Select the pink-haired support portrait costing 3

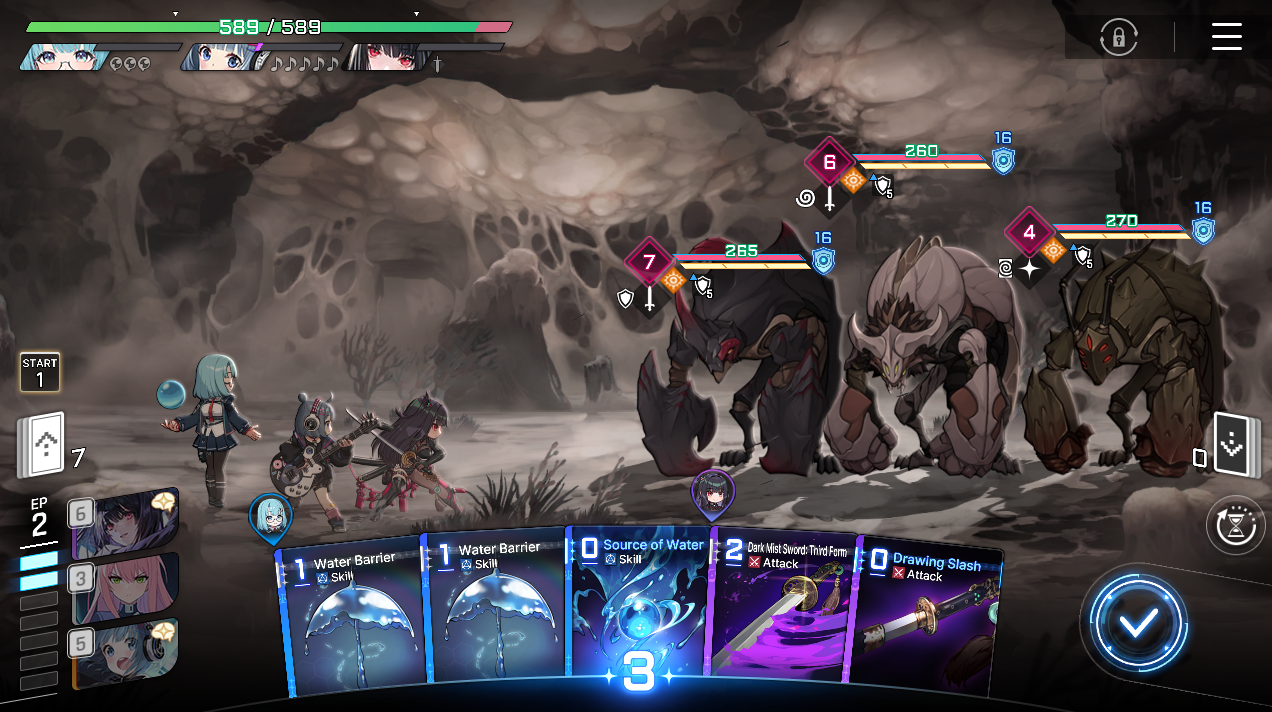pyautogui.click(x=125, y=588)
